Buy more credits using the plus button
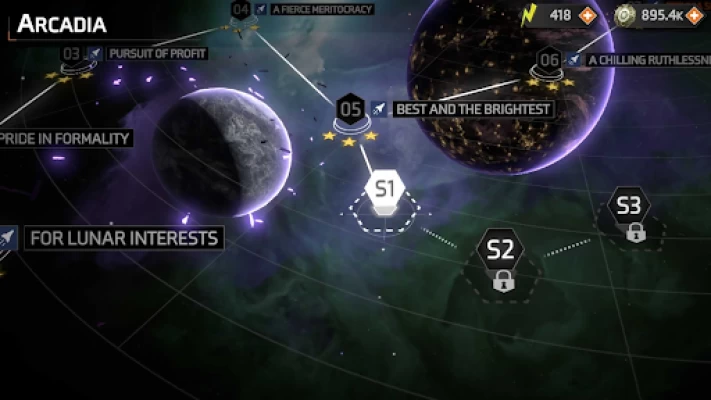Image resolution: width=711 pixels, height=400 pixels. 695,15
